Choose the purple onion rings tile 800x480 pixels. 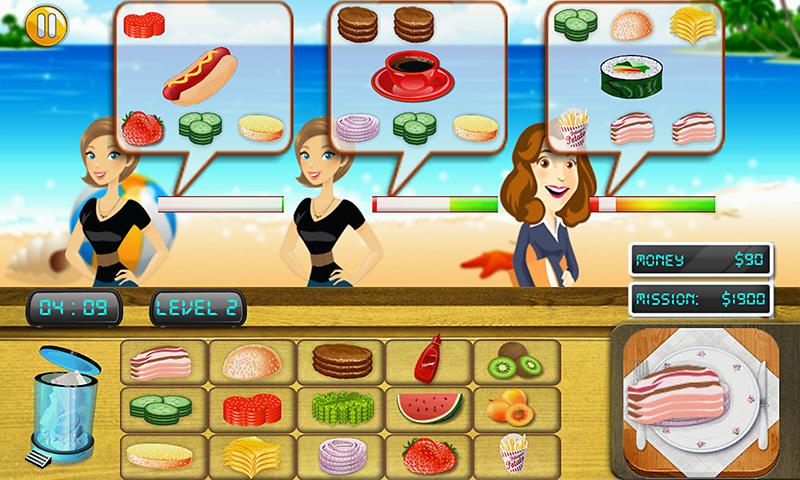[x=340, y=455]
